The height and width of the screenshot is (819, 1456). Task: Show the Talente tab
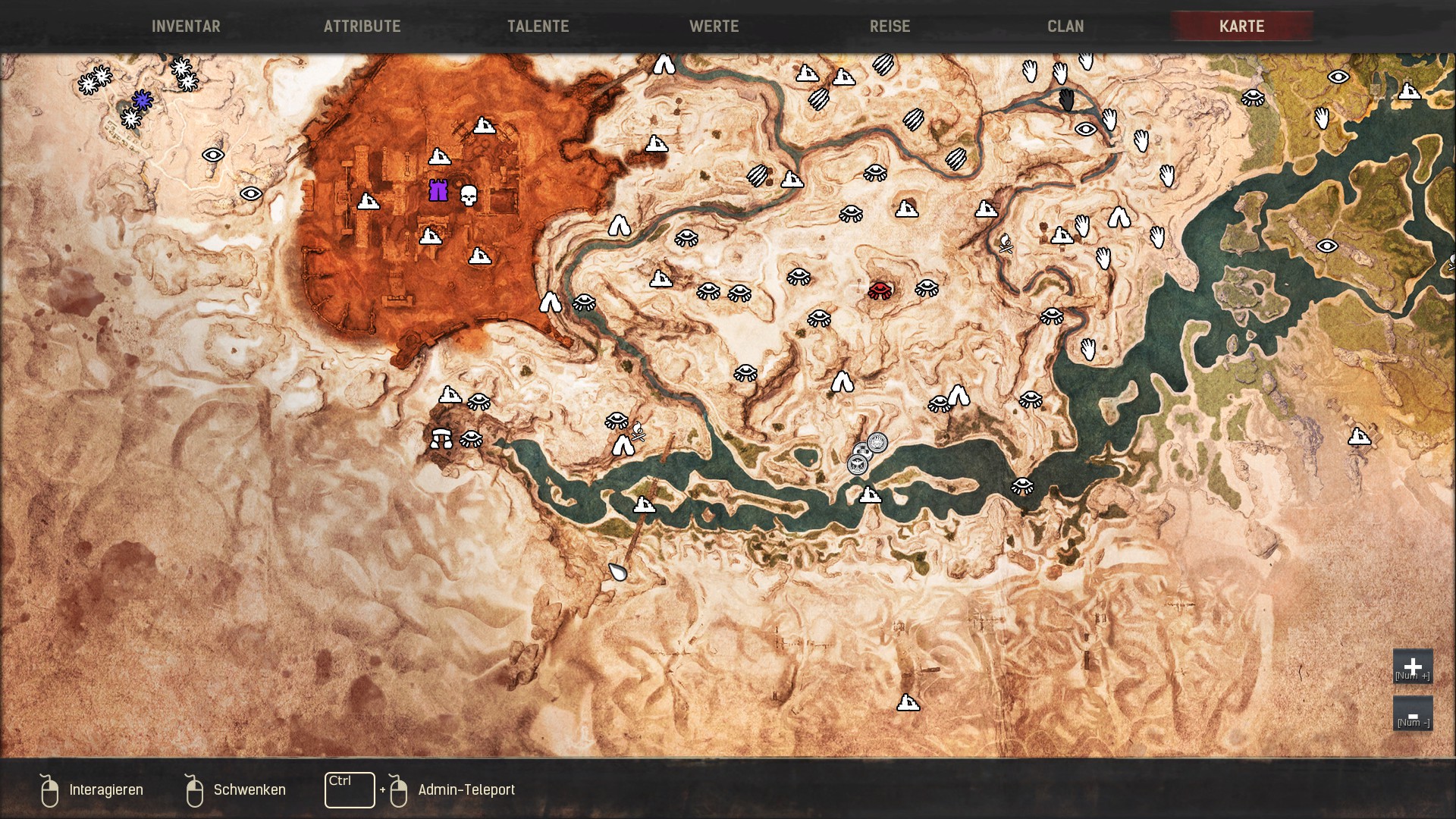[x=538, y=27]
